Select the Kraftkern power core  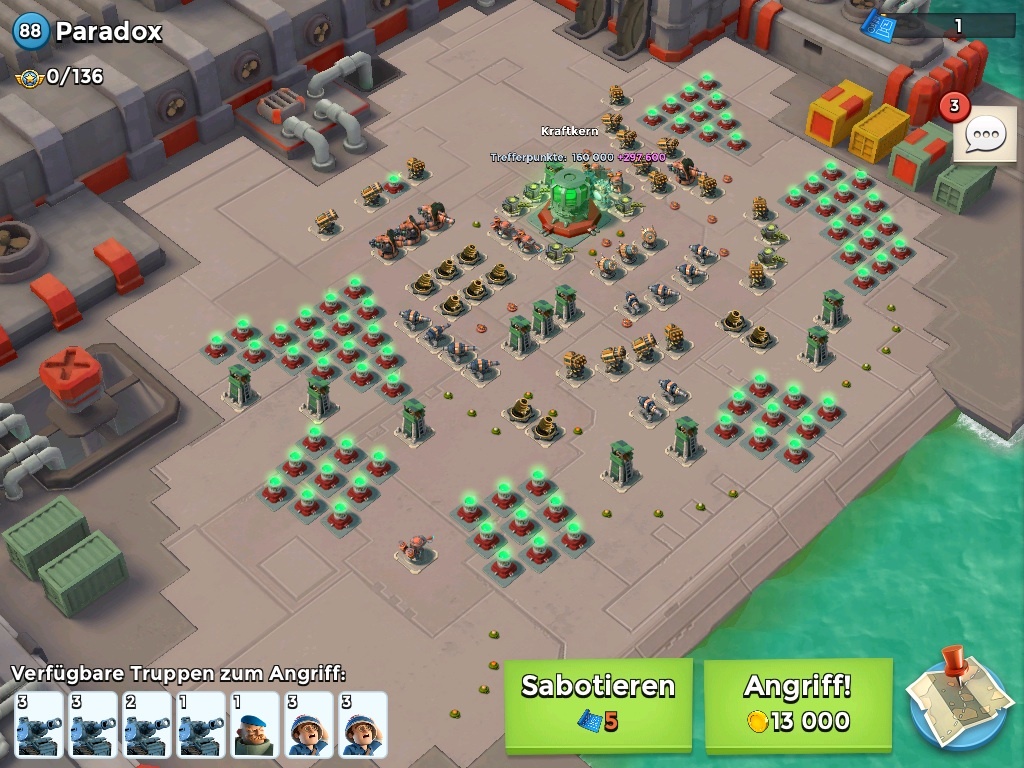(x=568, y=197)
